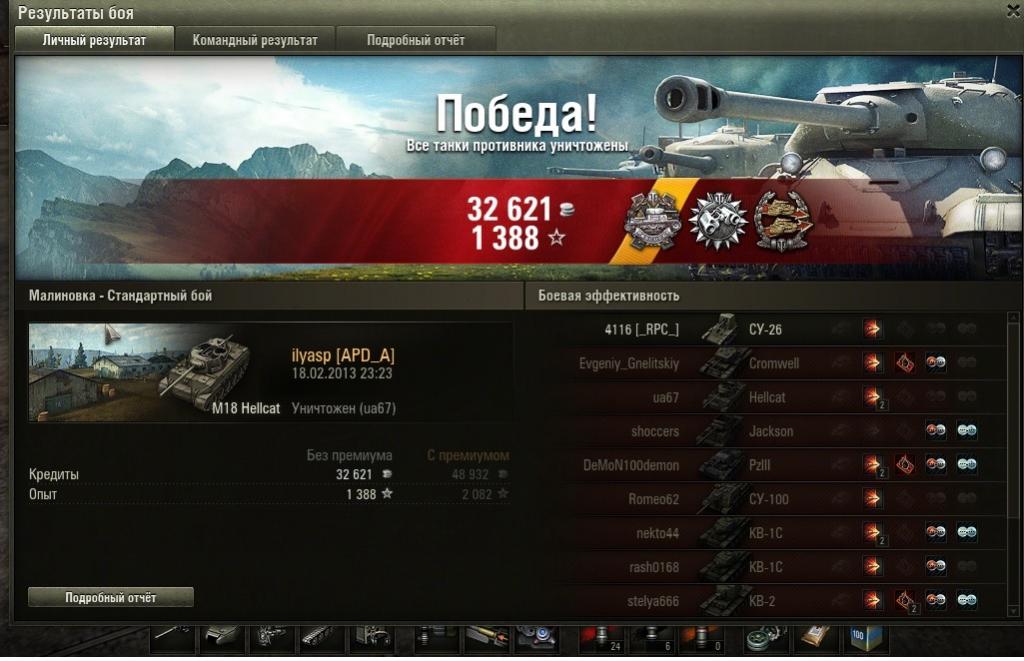
Task: Select the Личный результат tab
Action: [x=94, y=40]
